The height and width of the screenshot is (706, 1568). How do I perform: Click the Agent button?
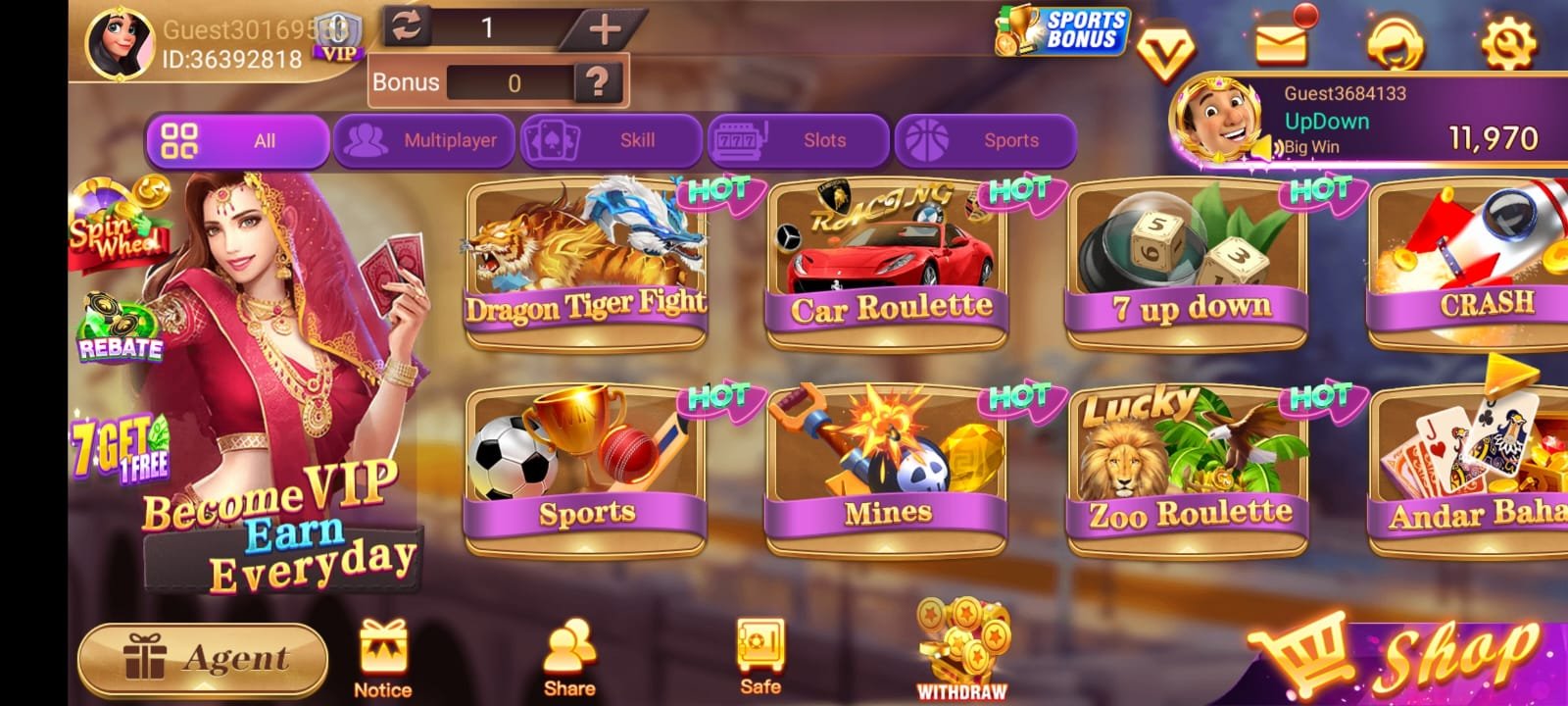(203, 658)
